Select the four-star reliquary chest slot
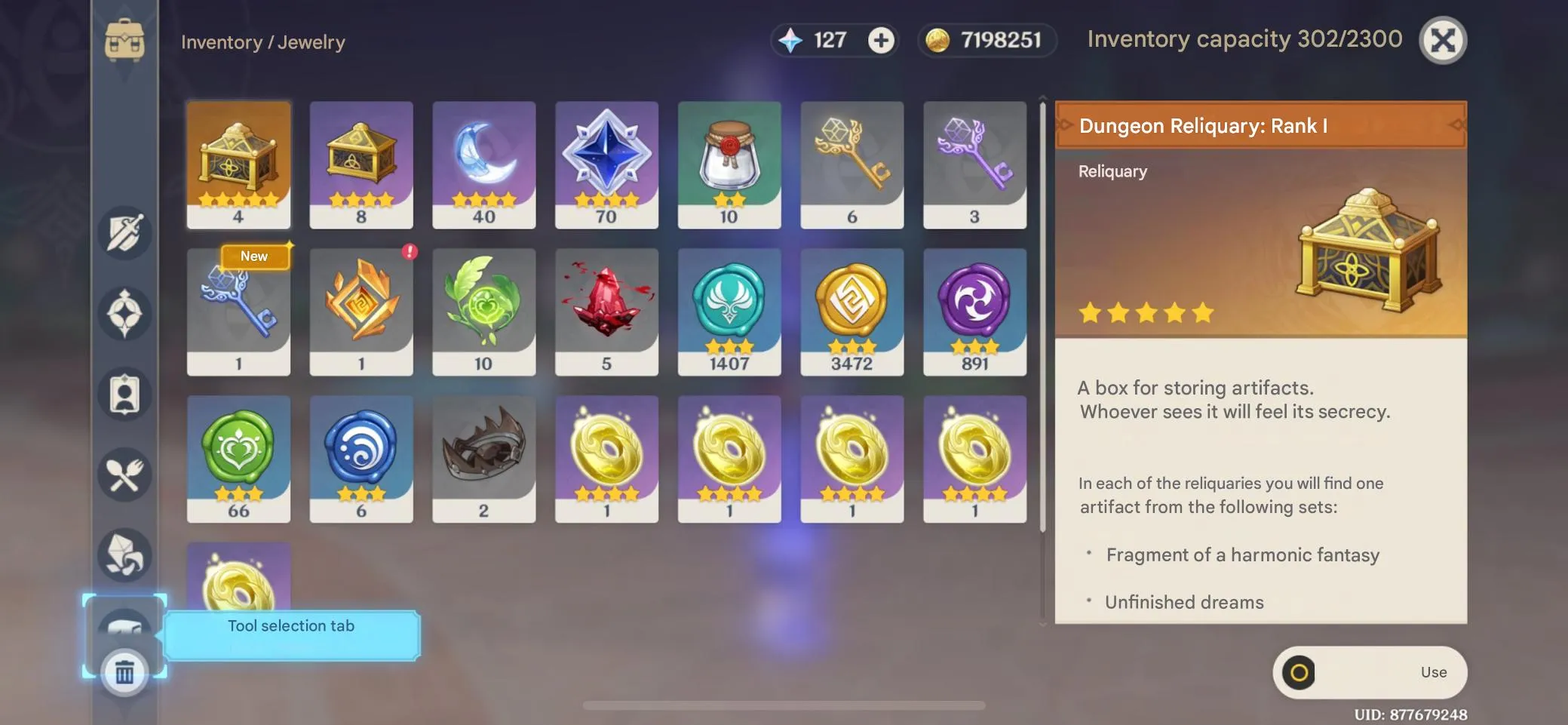The image size is (1568, 725). 361,164
